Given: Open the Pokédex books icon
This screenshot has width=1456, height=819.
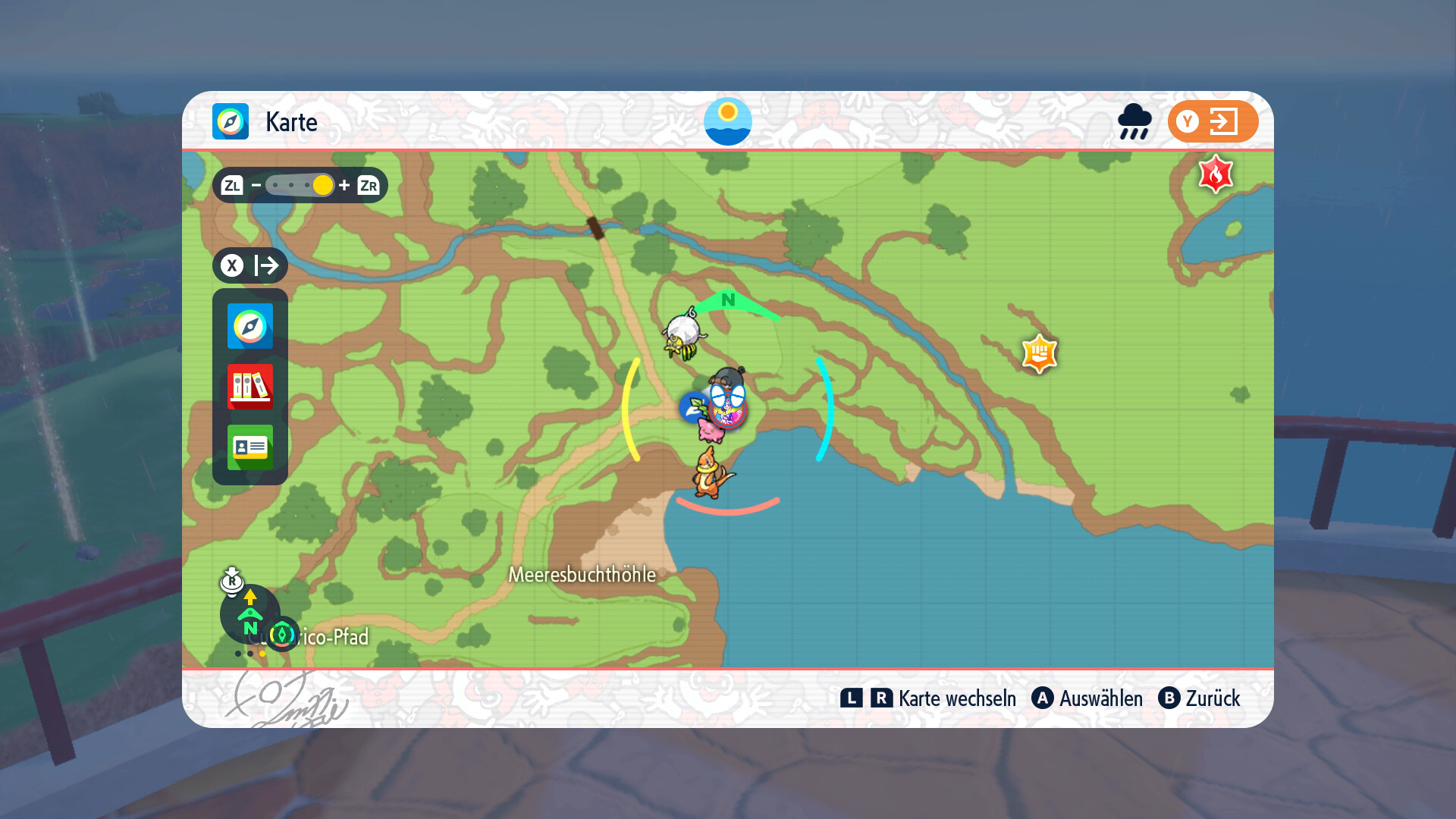Looking at the screenshot, I should point(250,386).
